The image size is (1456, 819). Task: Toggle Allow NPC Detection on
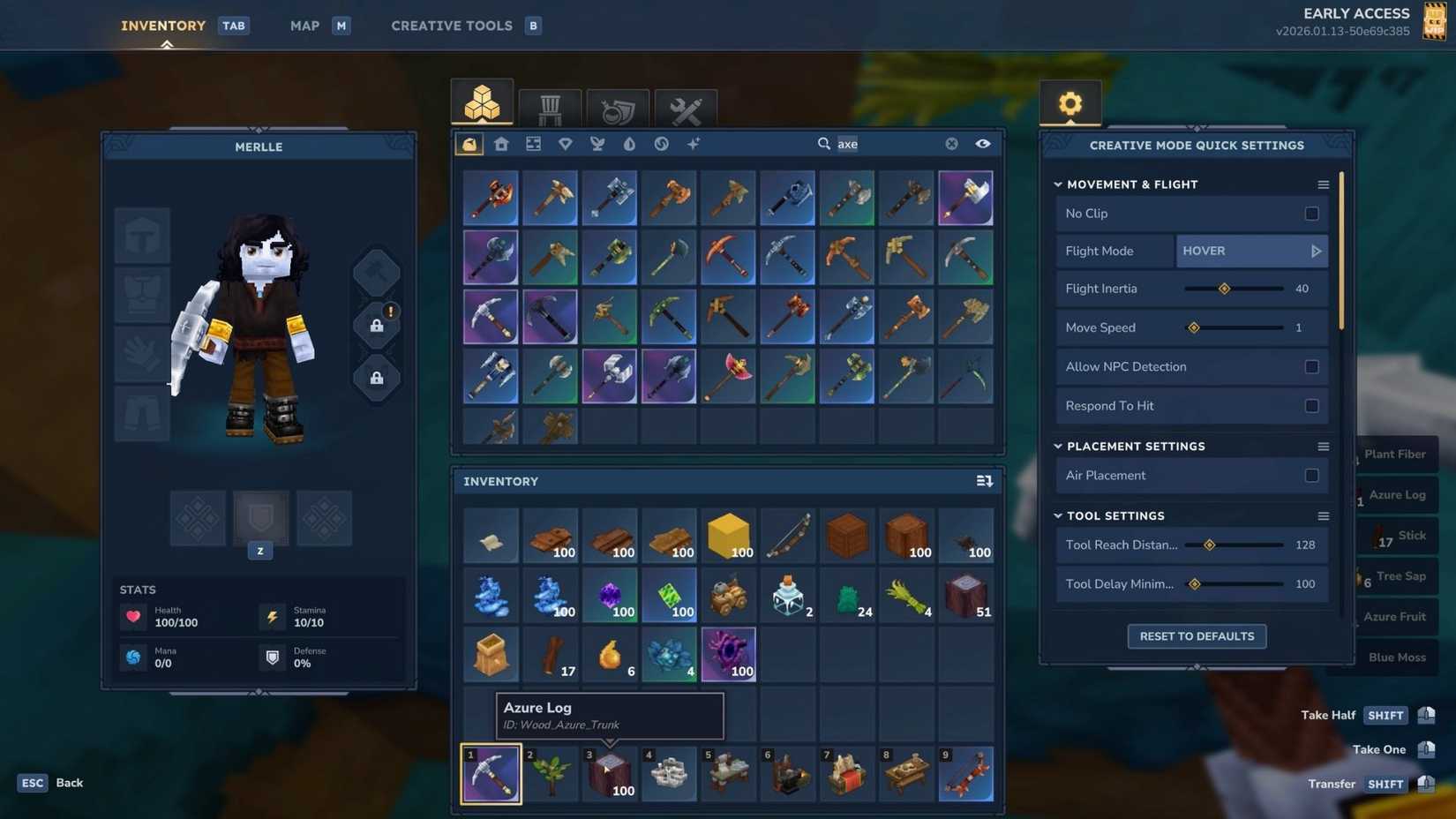(1311, 366)
